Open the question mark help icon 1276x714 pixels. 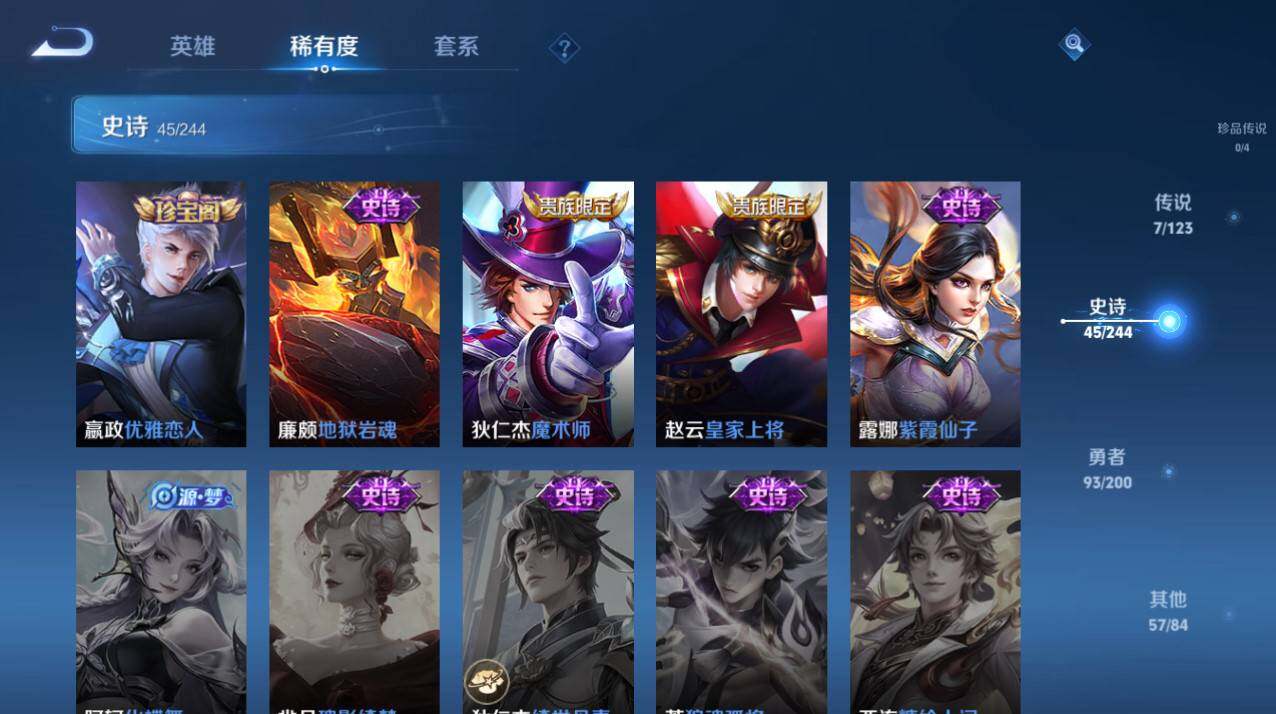tap(564, 47)
